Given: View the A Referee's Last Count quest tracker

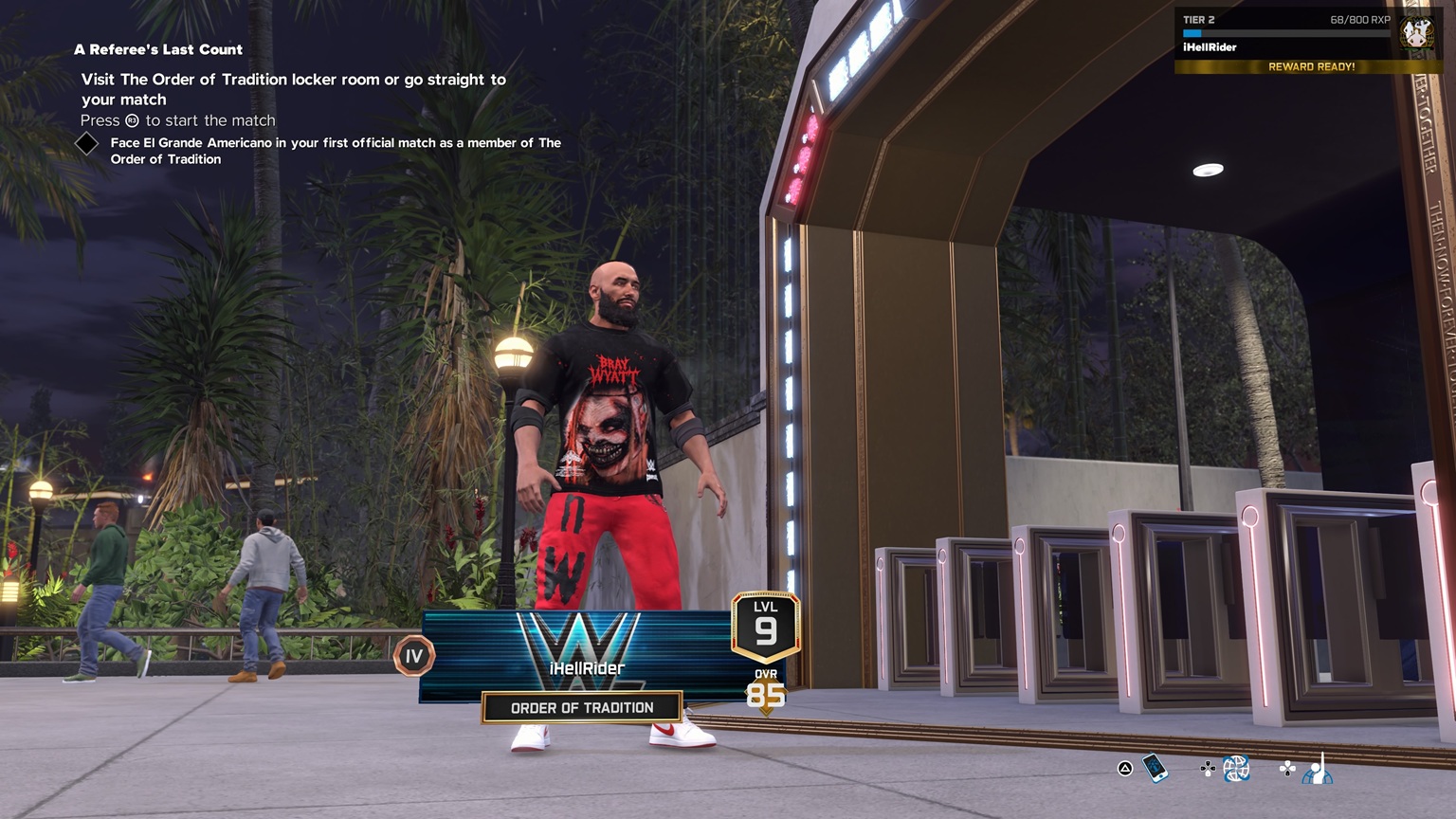Looking at the screenshot, I should coord(158,49).
